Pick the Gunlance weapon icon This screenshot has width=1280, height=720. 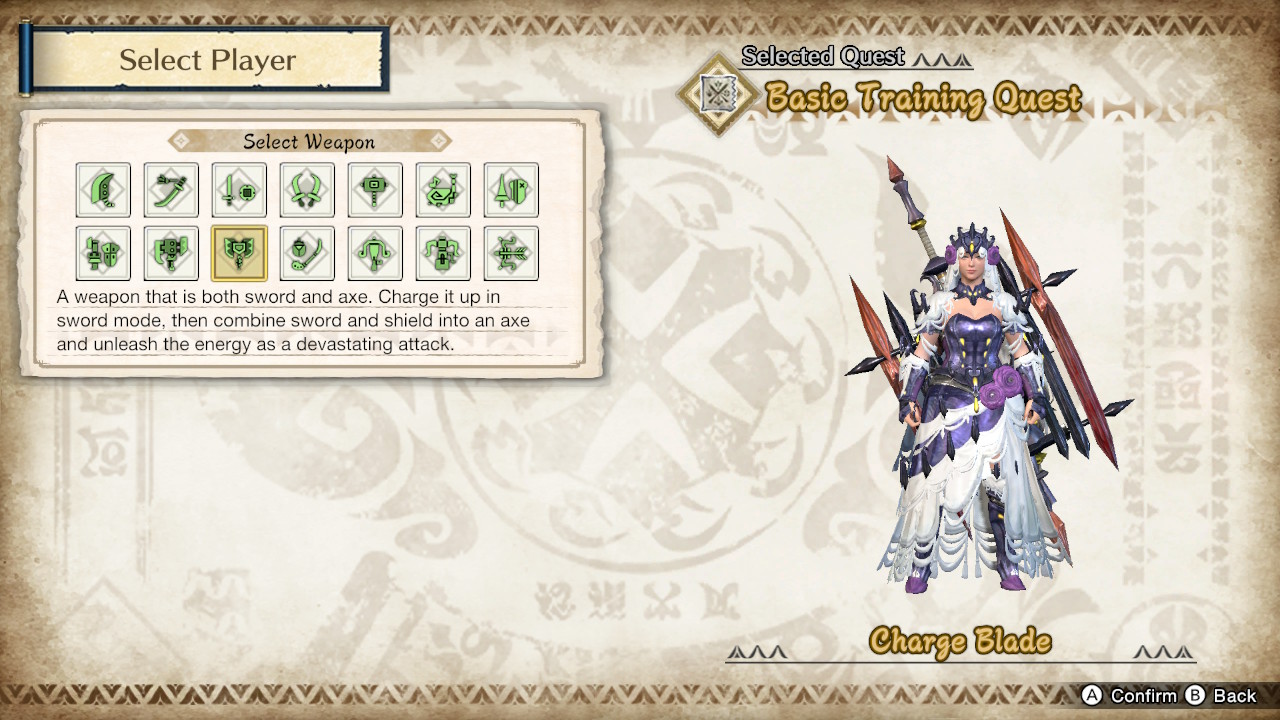click(104, 252)
